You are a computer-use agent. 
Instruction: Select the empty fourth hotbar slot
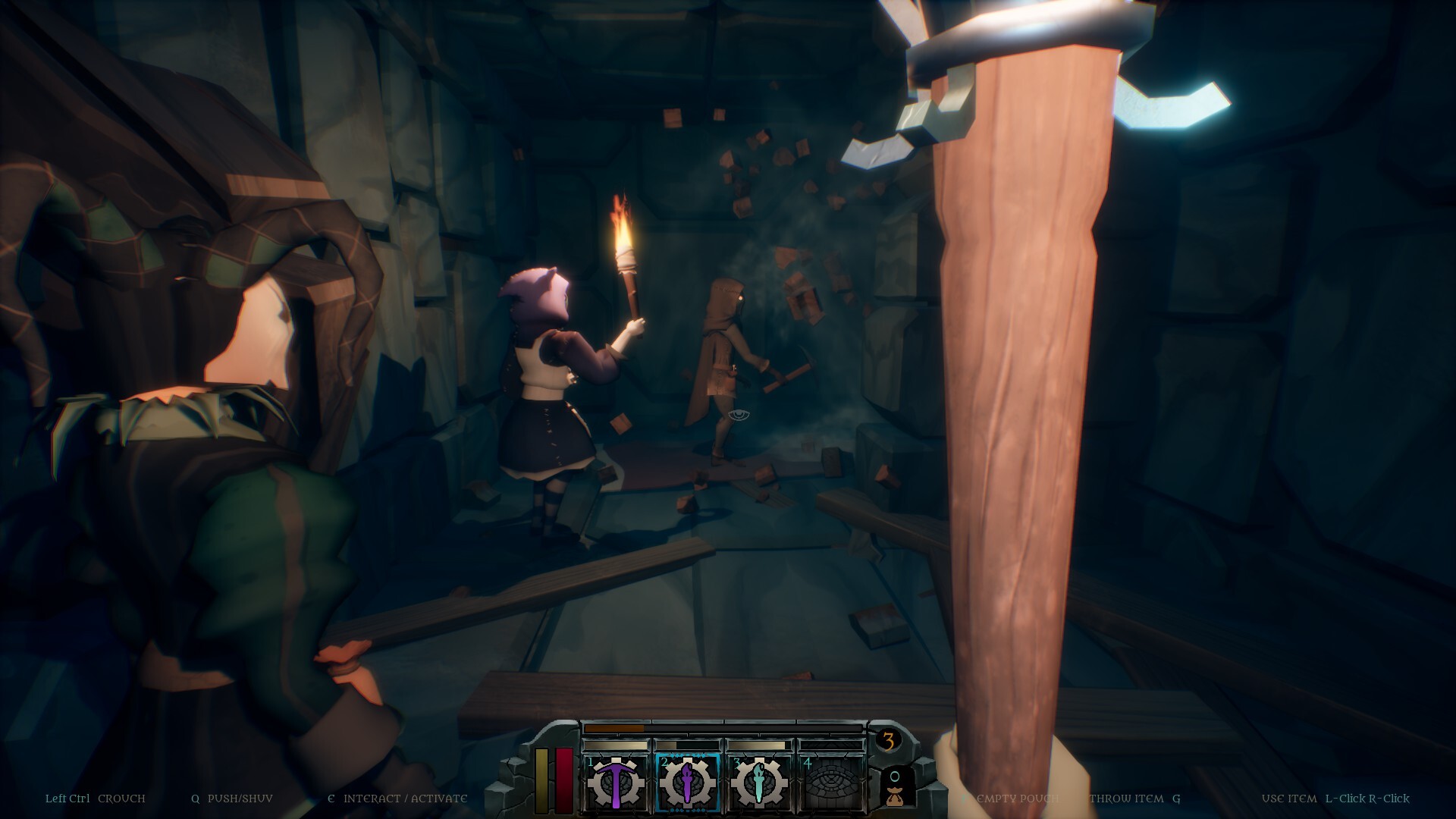click(x=832, y=783)
